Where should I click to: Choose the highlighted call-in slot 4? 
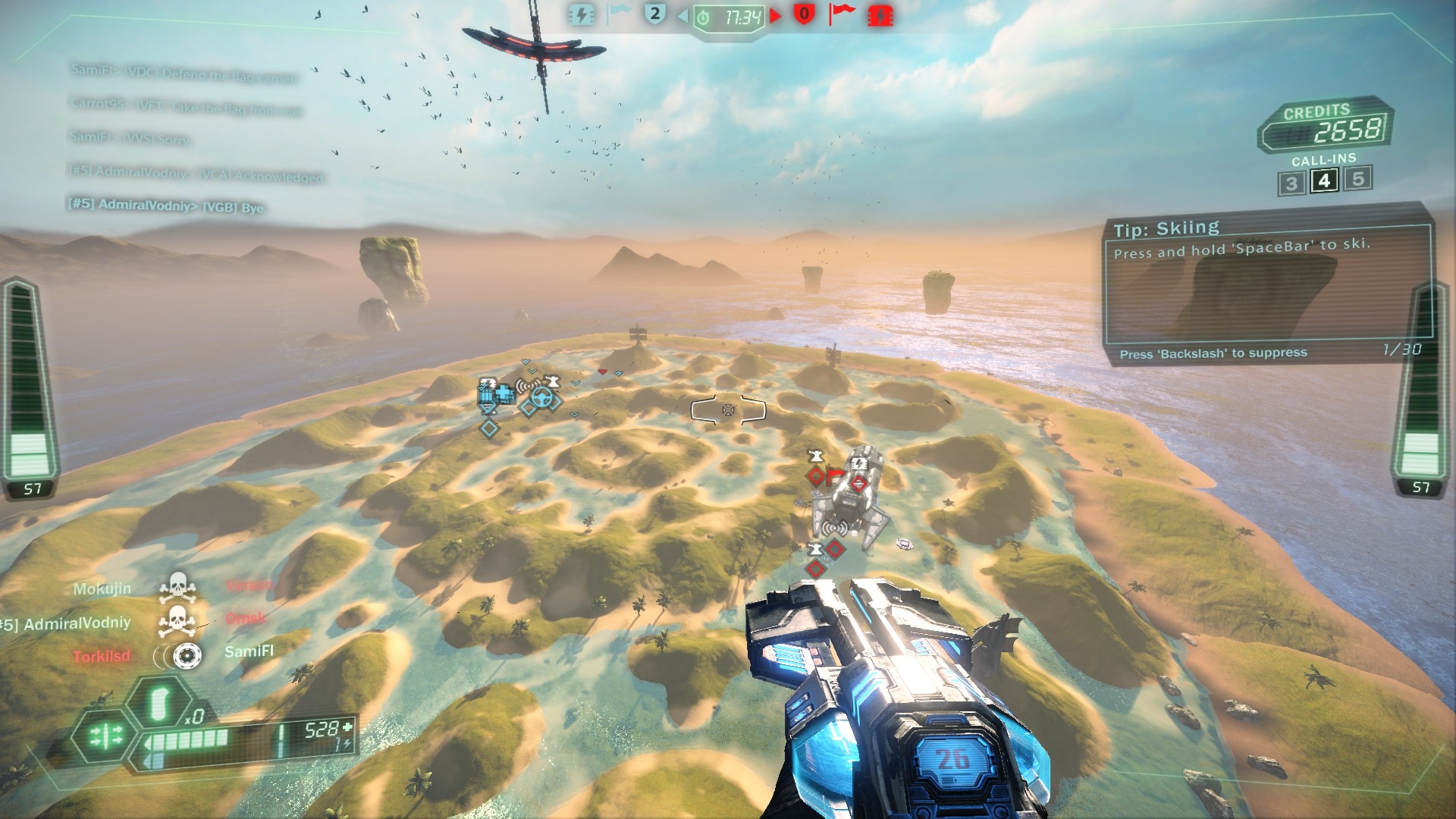pyautogui.click(x=1324, y=181)
